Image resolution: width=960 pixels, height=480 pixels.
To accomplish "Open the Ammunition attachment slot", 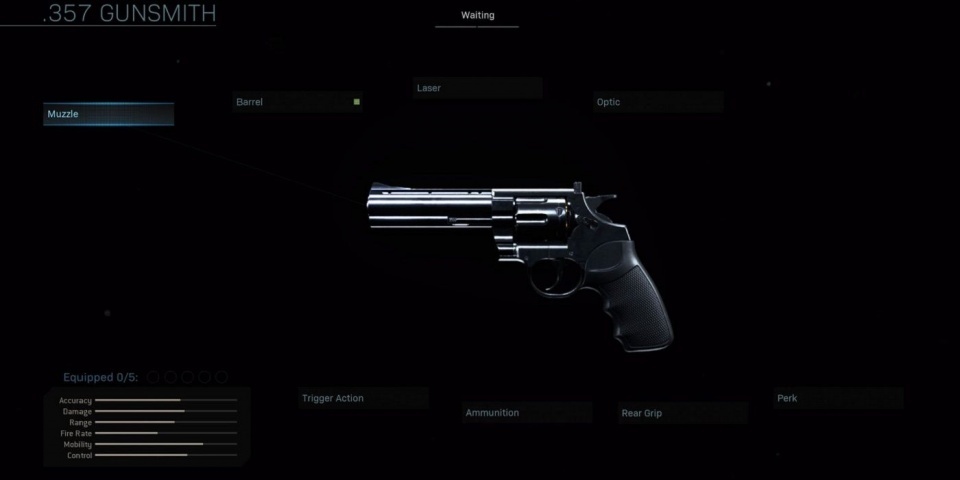I will (x=527, y=413).
